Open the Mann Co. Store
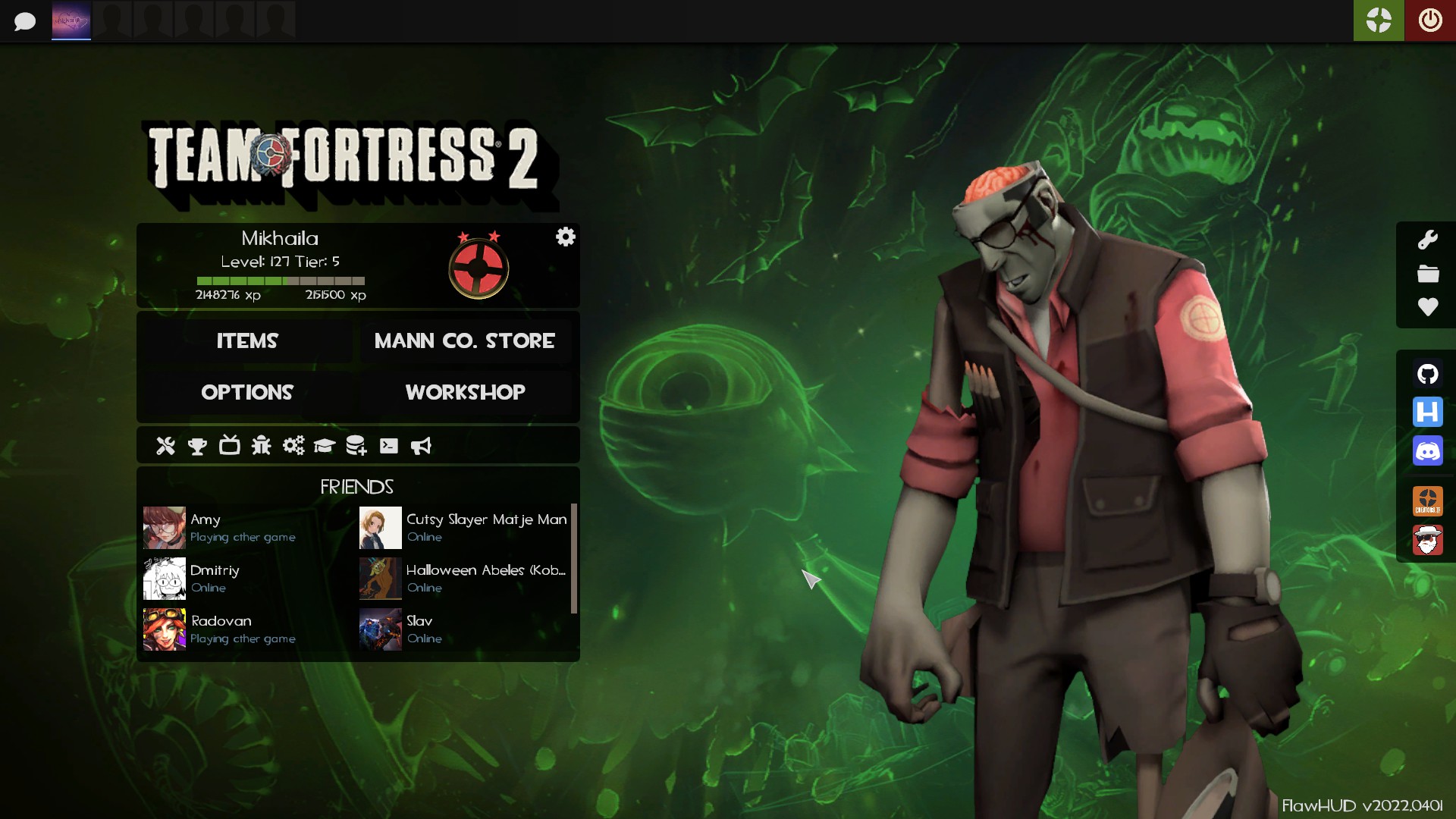This screenshot has width=1456, height=819. (464, 340)
